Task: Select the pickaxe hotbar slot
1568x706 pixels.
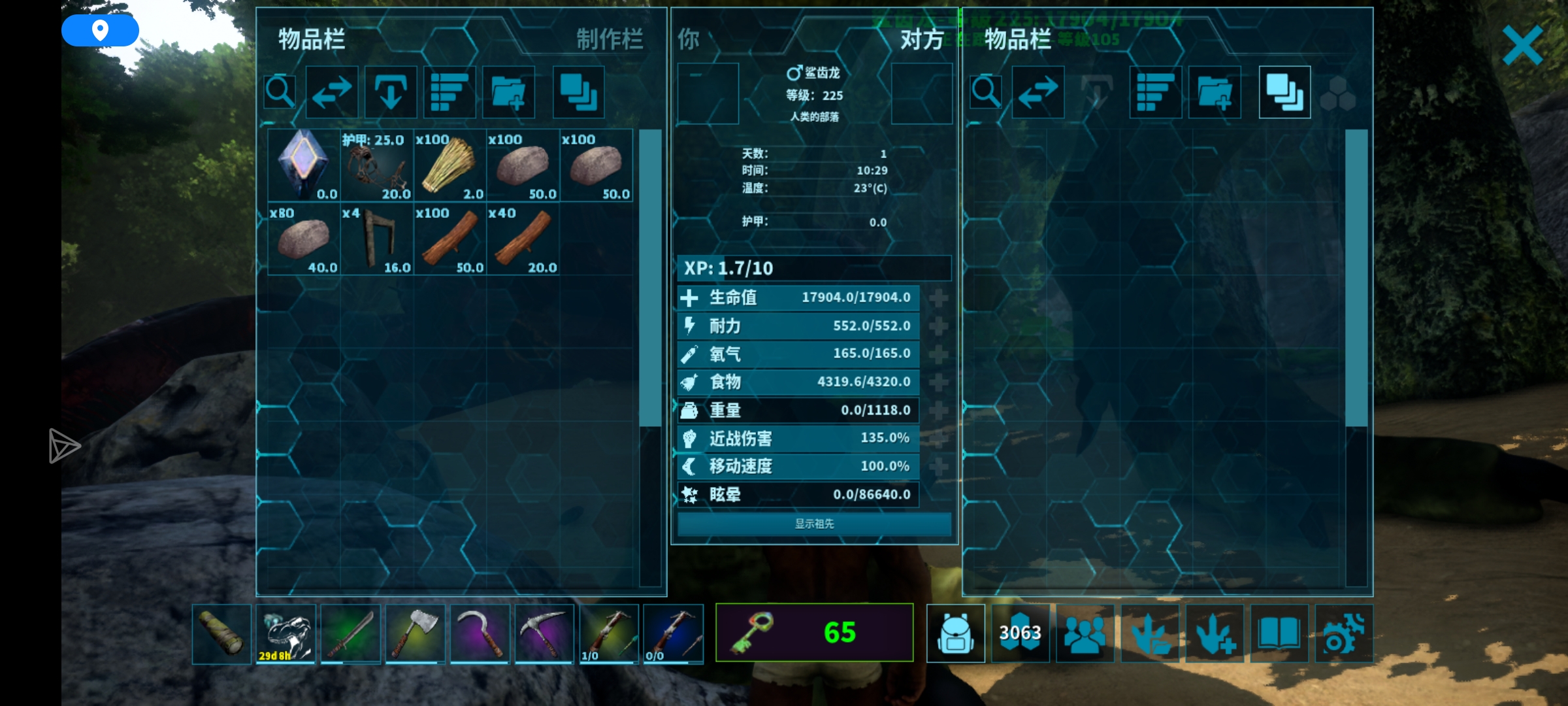Action: tap(544, 633)
